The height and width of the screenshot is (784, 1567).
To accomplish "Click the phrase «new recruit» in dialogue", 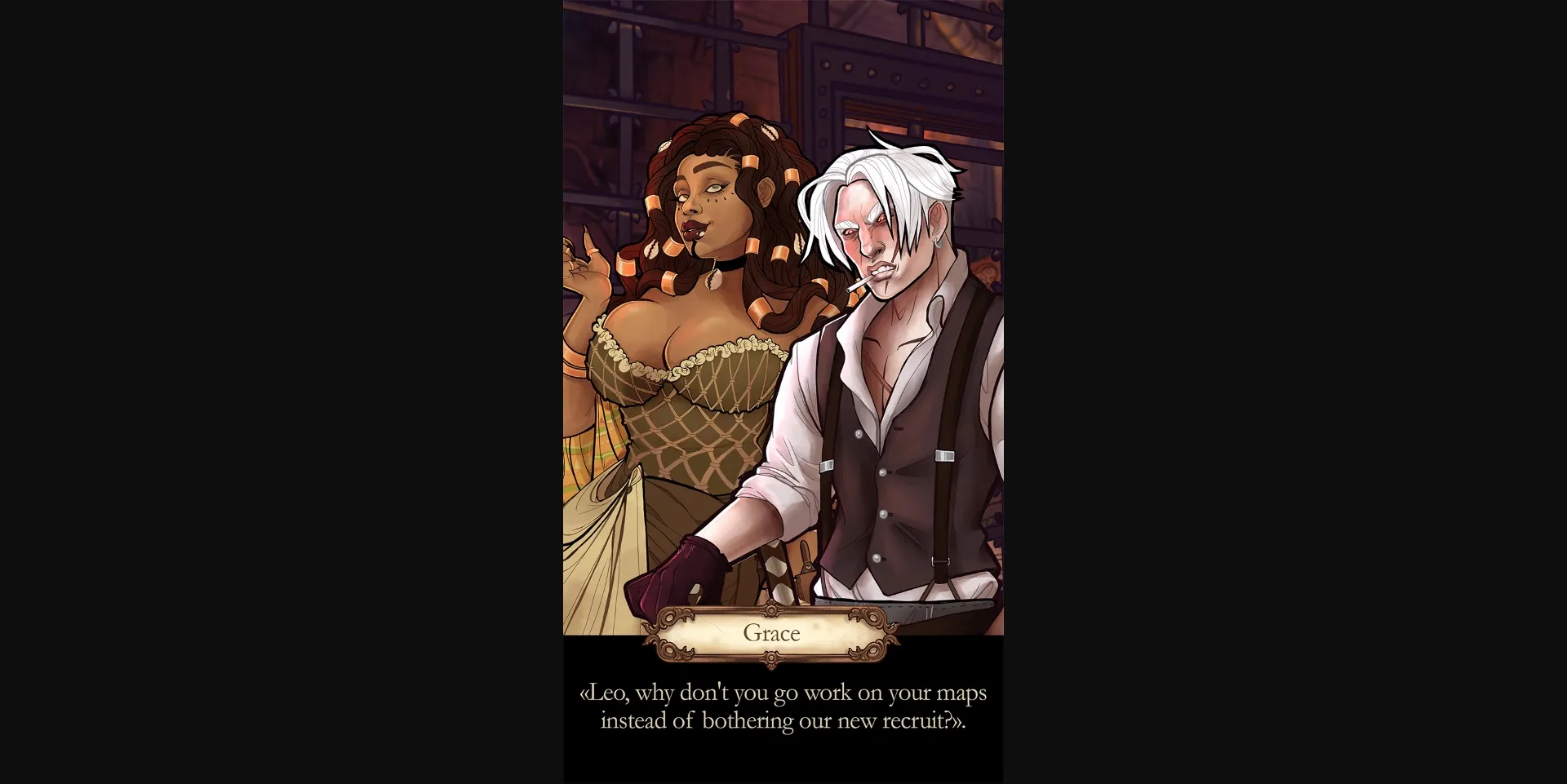I will (x=894, y=720).
